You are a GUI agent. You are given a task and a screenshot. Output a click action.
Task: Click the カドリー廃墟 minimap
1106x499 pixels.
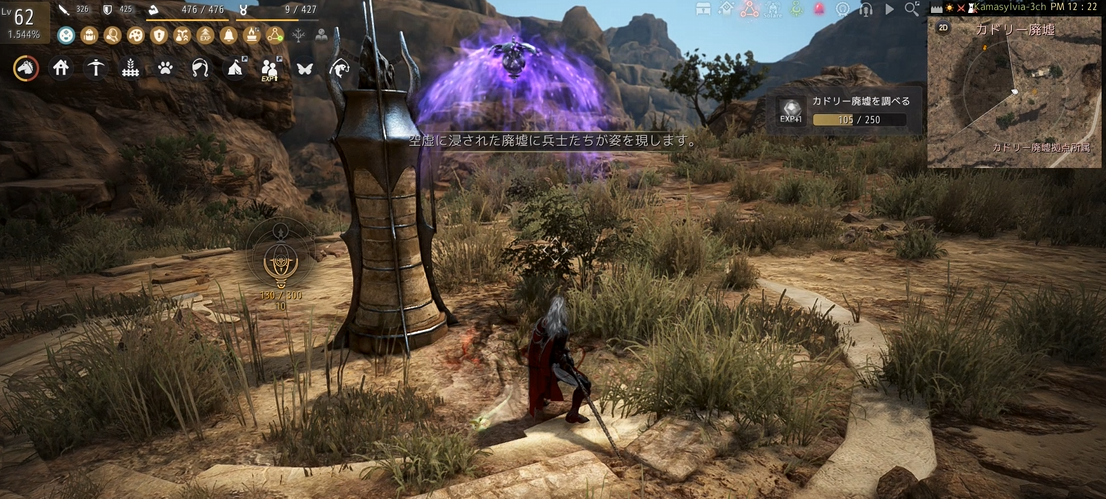pyautogui.click(x=1015, y=93)
